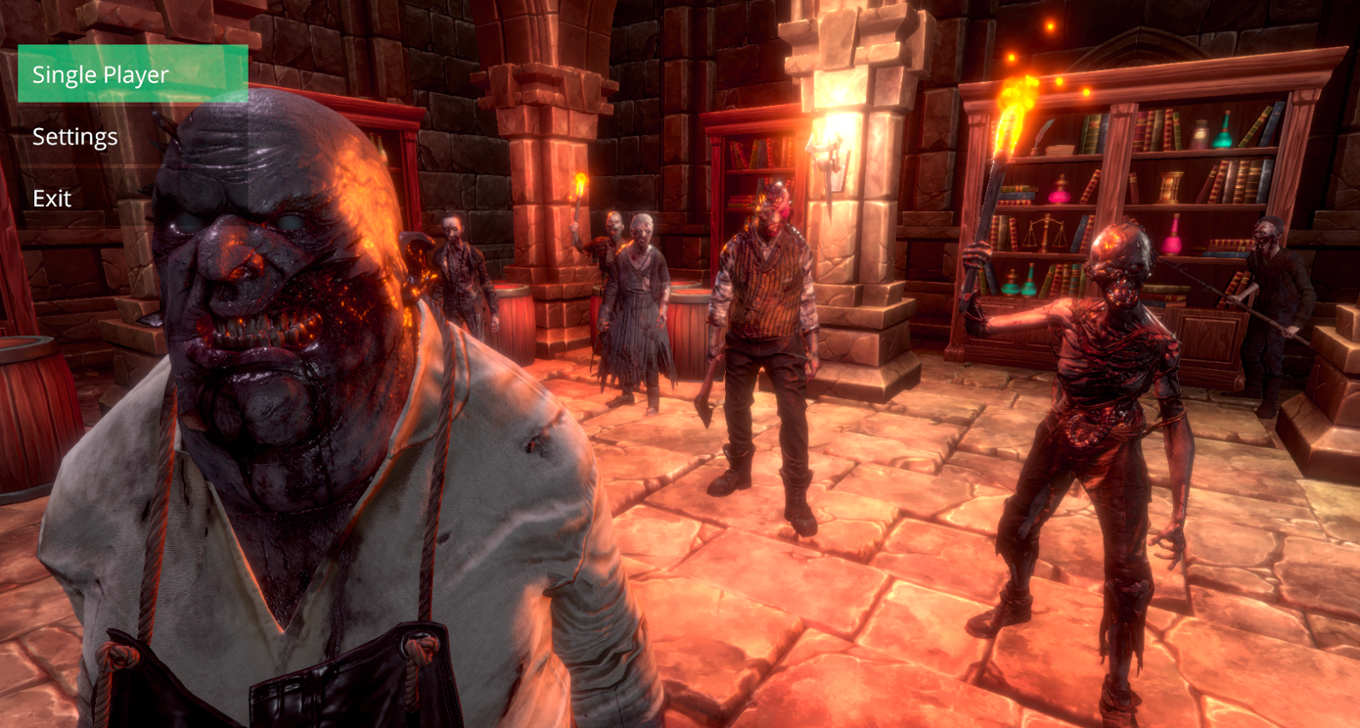Click the Exit option
This screenshot has width=1360, height=728.
[51, 198]
